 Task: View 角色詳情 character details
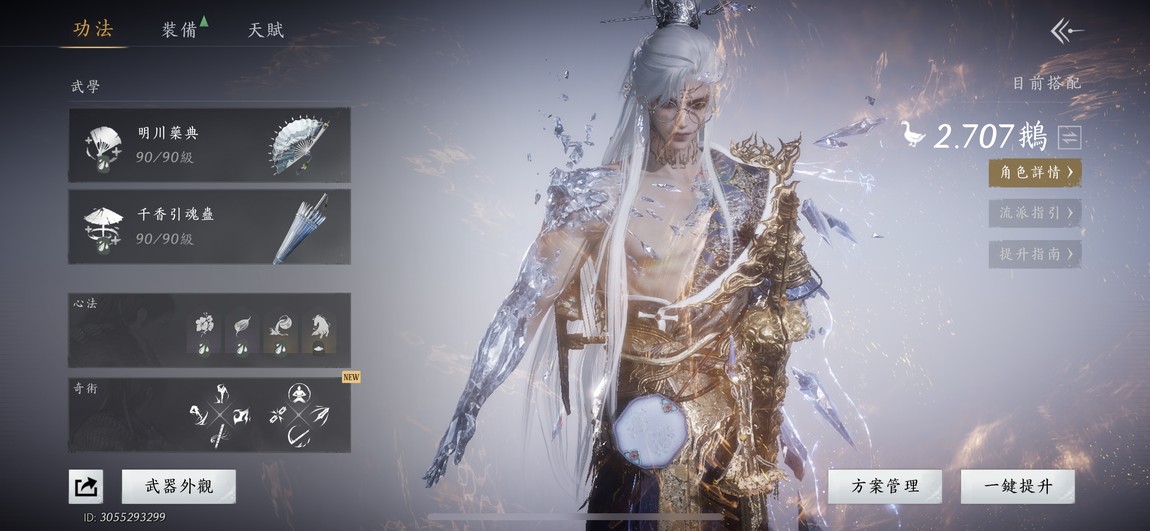click(1034, 172)
